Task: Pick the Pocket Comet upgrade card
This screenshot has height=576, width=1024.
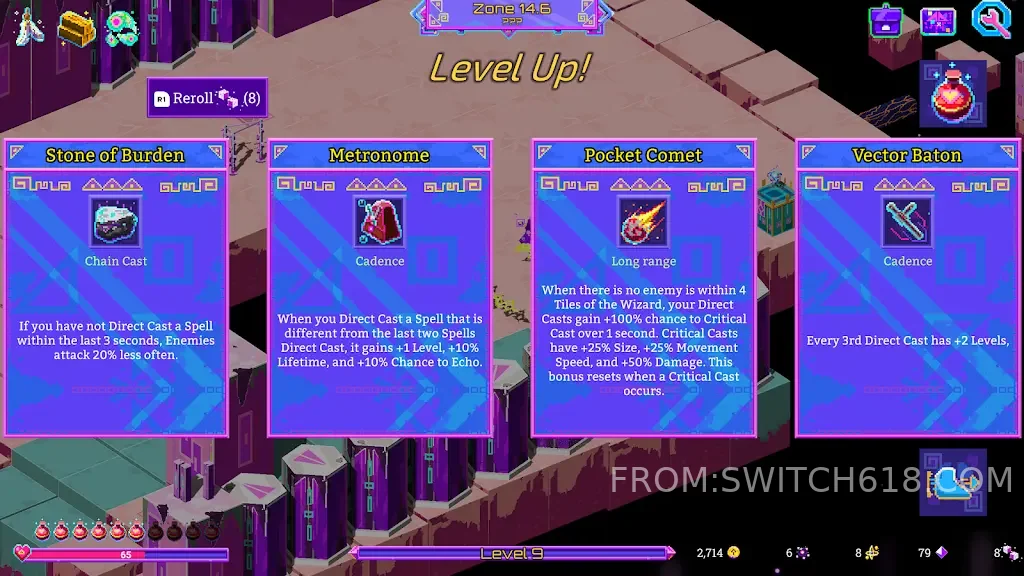Action: point(644,290)
